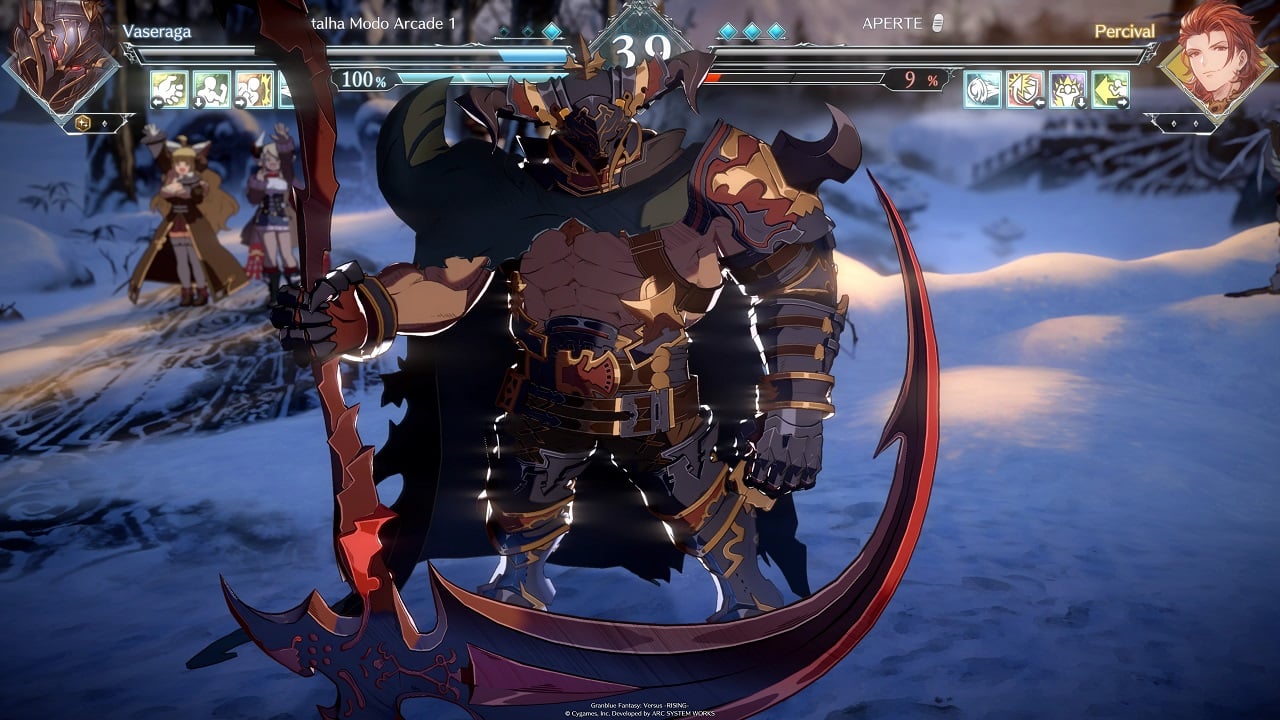The height and width of the screenshot is (720, 1280).
Task: Choose Vaseraga's charging tackle skill icon
Action: (254, 89)
